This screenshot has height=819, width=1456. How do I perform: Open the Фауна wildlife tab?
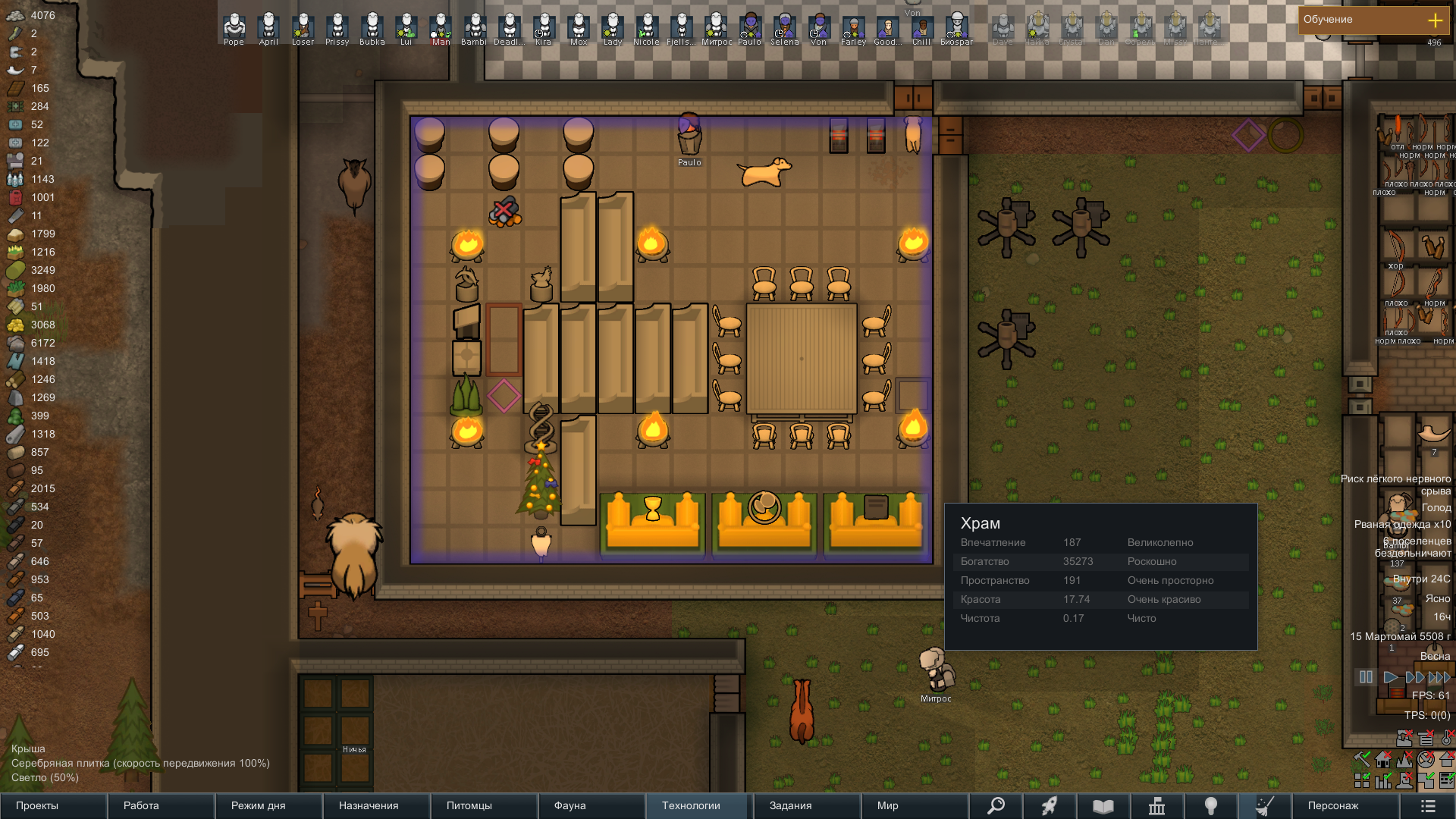tap(591, 805)
